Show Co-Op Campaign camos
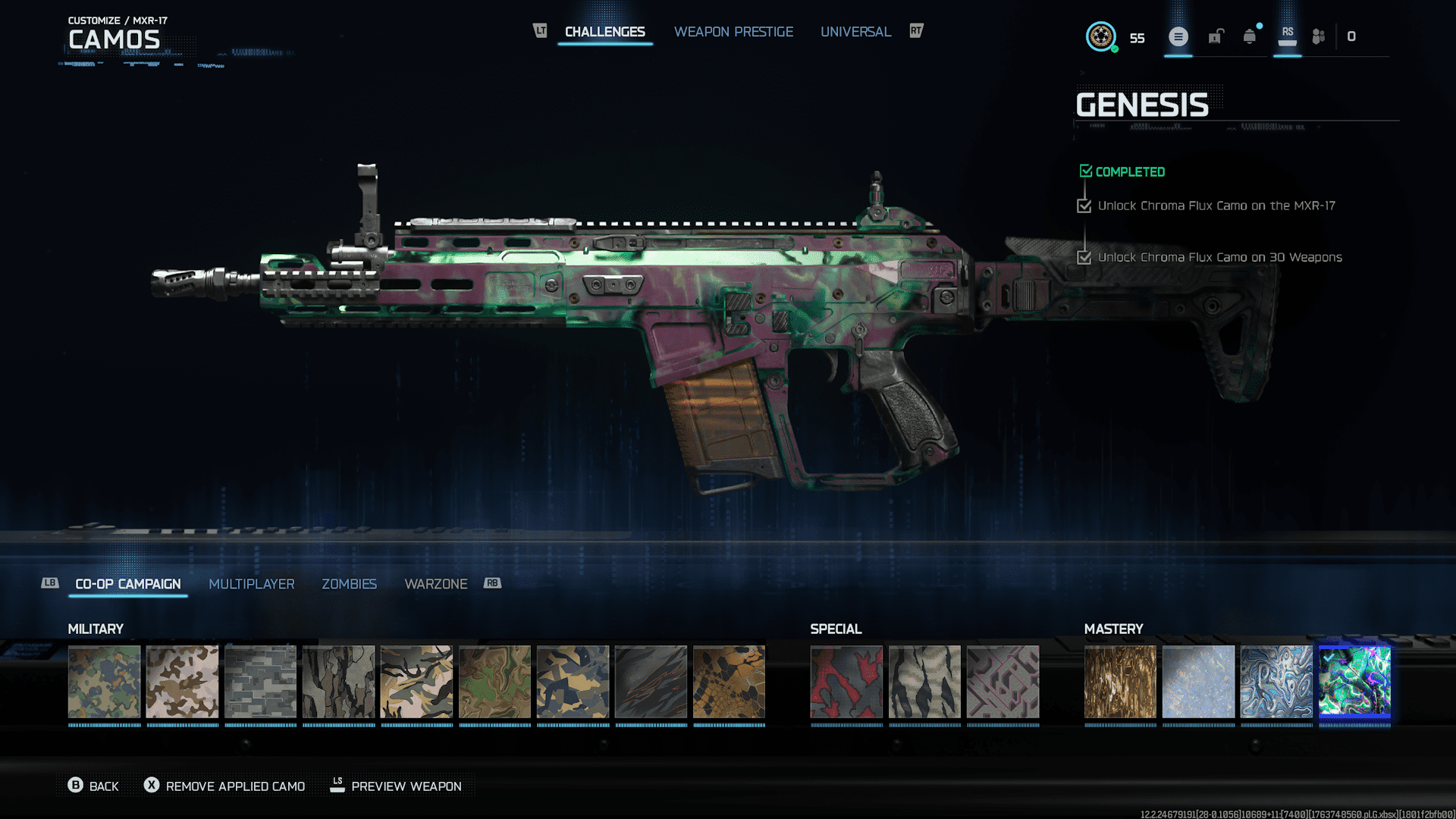 click(x=128, y=584)
